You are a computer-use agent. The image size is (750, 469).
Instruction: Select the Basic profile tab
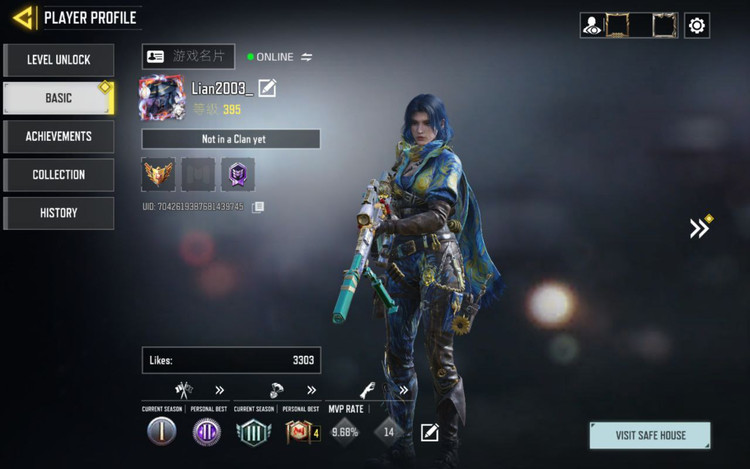[58, 98]
